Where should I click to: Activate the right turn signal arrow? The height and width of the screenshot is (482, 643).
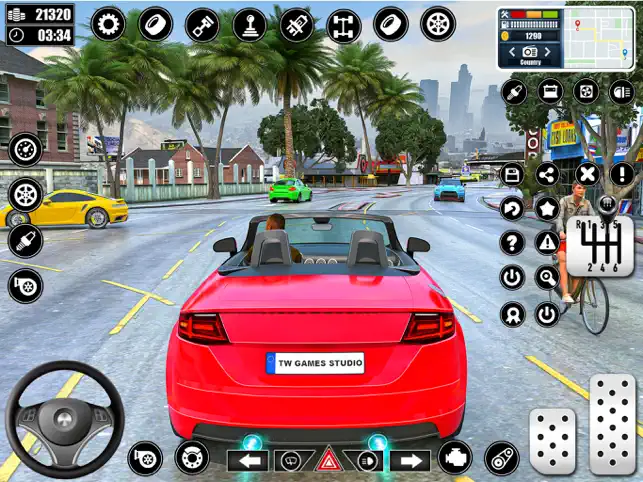tap(408, 461)
